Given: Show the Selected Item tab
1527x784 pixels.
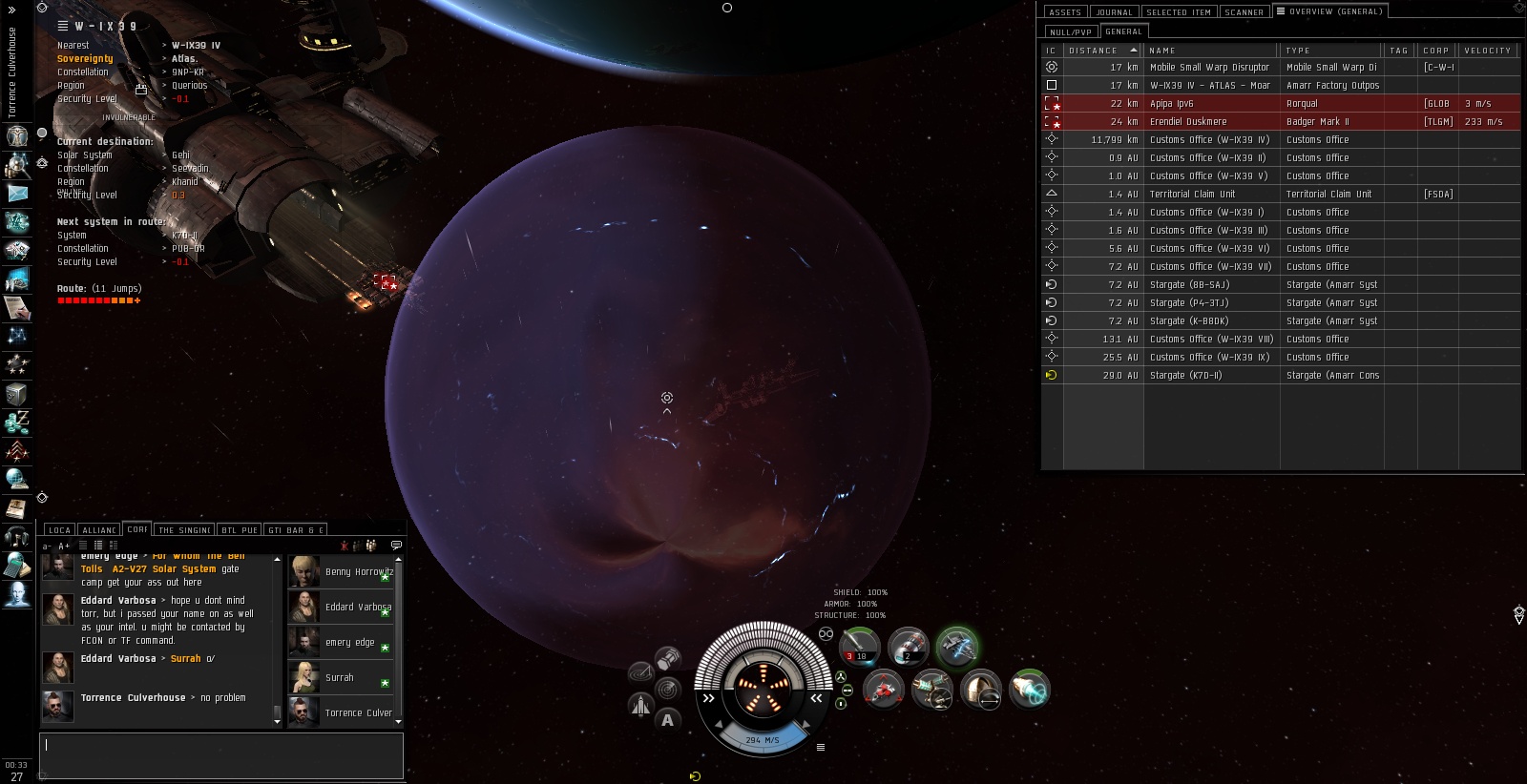Looking at the screenshot, I should pyautogui.click(x=1178, y=12).
